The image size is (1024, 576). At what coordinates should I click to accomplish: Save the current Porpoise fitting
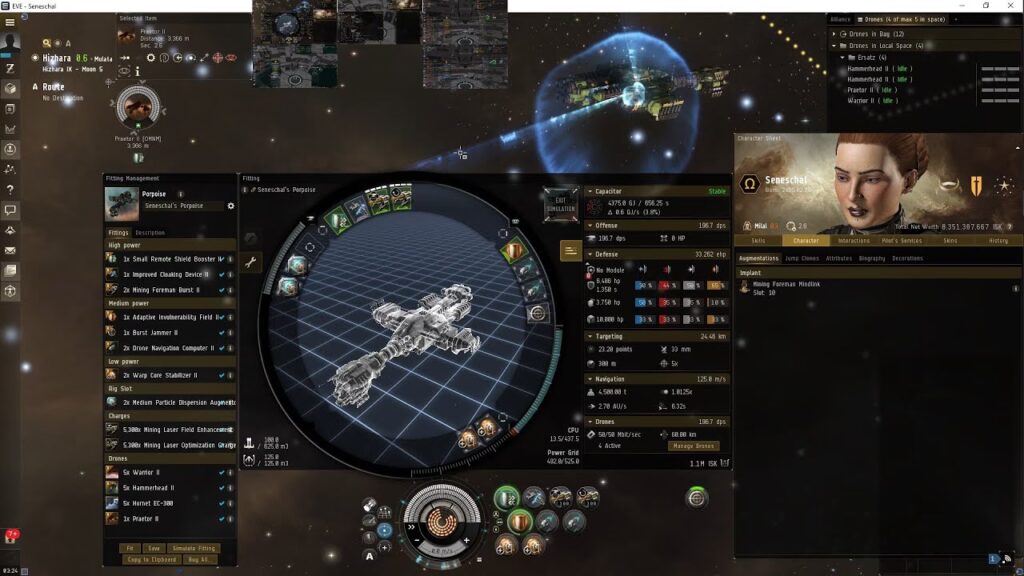[x=154, y=548]
